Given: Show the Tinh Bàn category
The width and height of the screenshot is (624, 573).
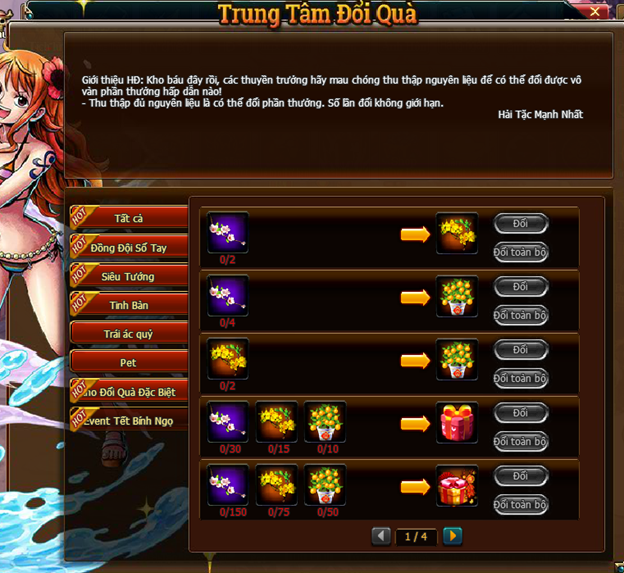Looking at the screenshot, I should click(x=129, y=305).
